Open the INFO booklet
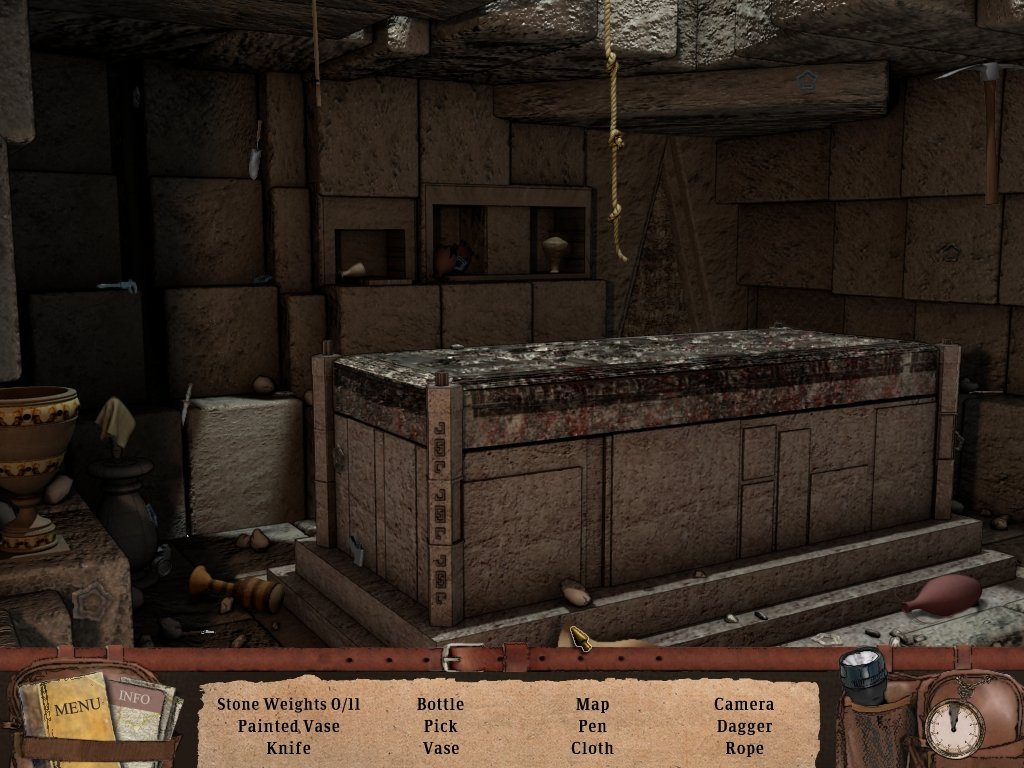Screen dimensions: 1024x768 137,699
